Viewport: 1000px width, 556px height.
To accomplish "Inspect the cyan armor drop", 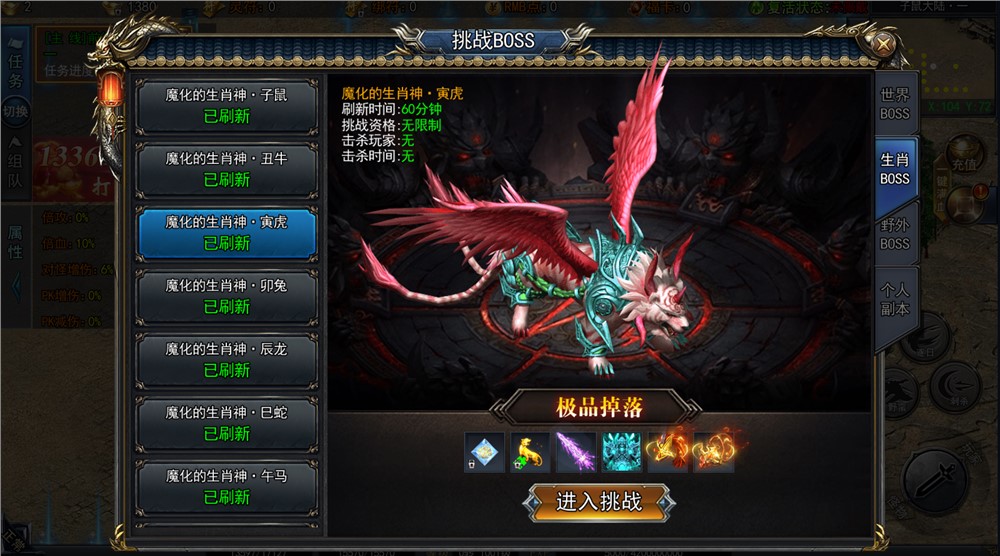I will (621, 451).
